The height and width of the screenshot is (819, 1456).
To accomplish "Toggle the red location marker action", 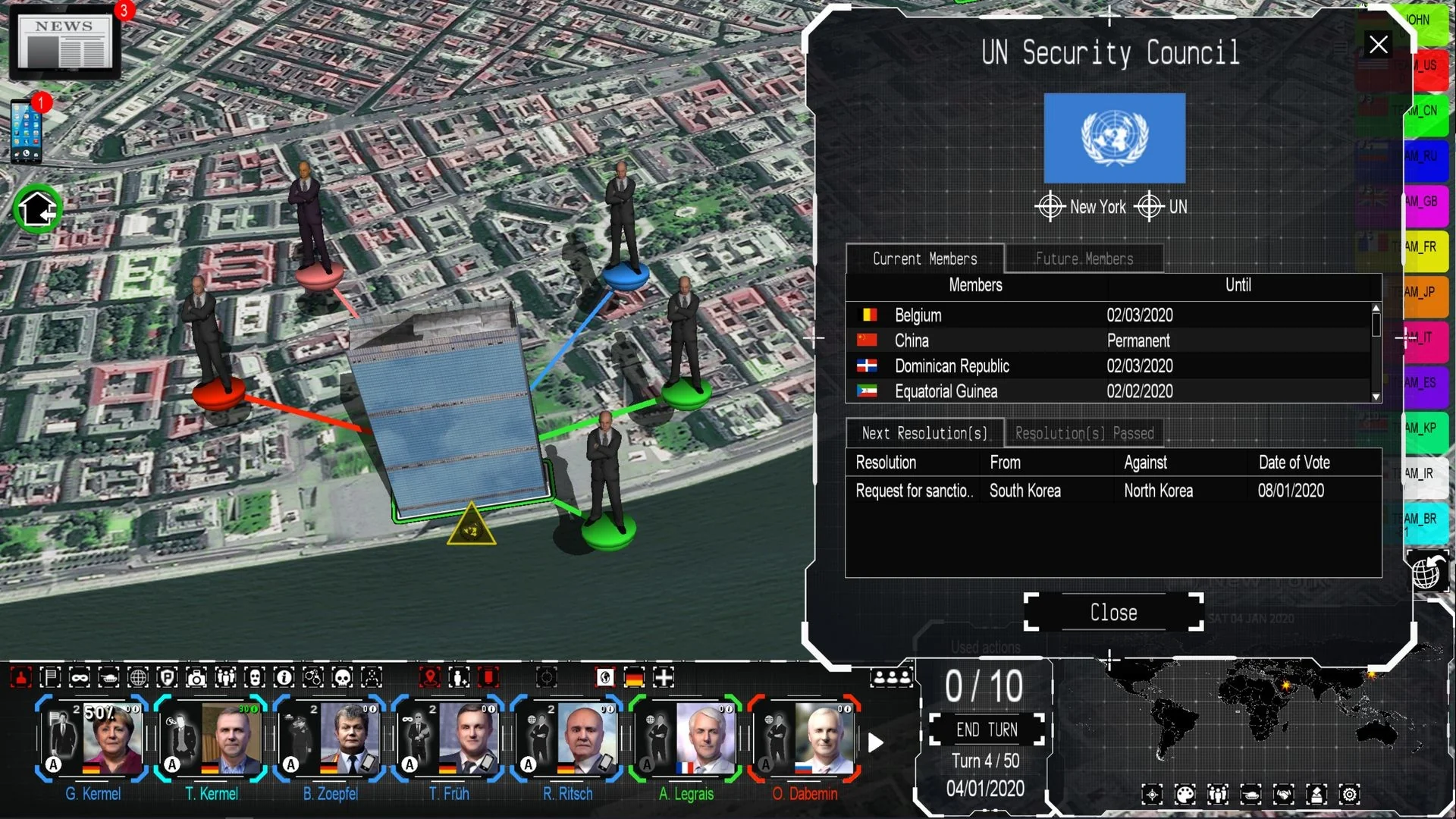I will click(431, 677).
